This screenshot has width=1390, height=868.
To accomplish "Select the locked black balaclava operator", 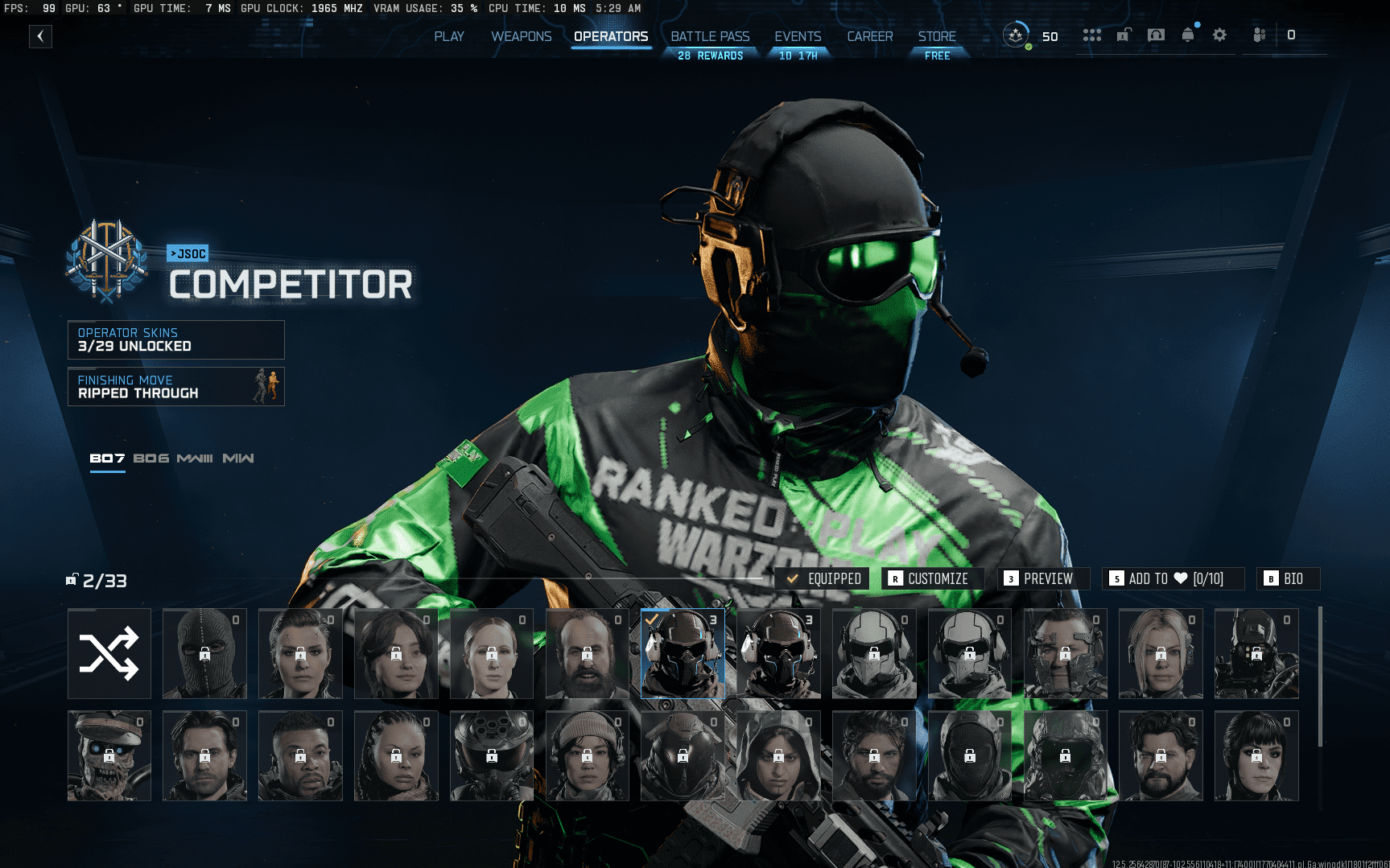I will (204, 653).
